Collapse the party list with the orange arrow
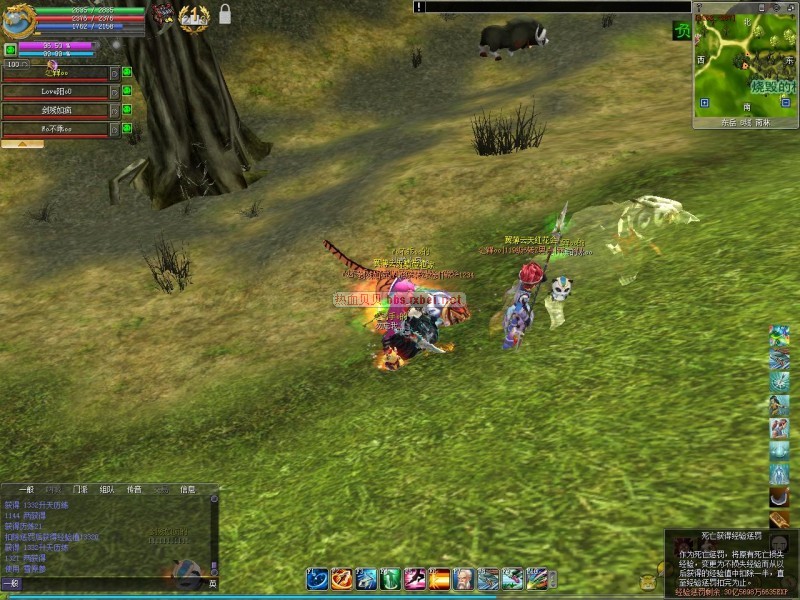 (x=22, y=144)
